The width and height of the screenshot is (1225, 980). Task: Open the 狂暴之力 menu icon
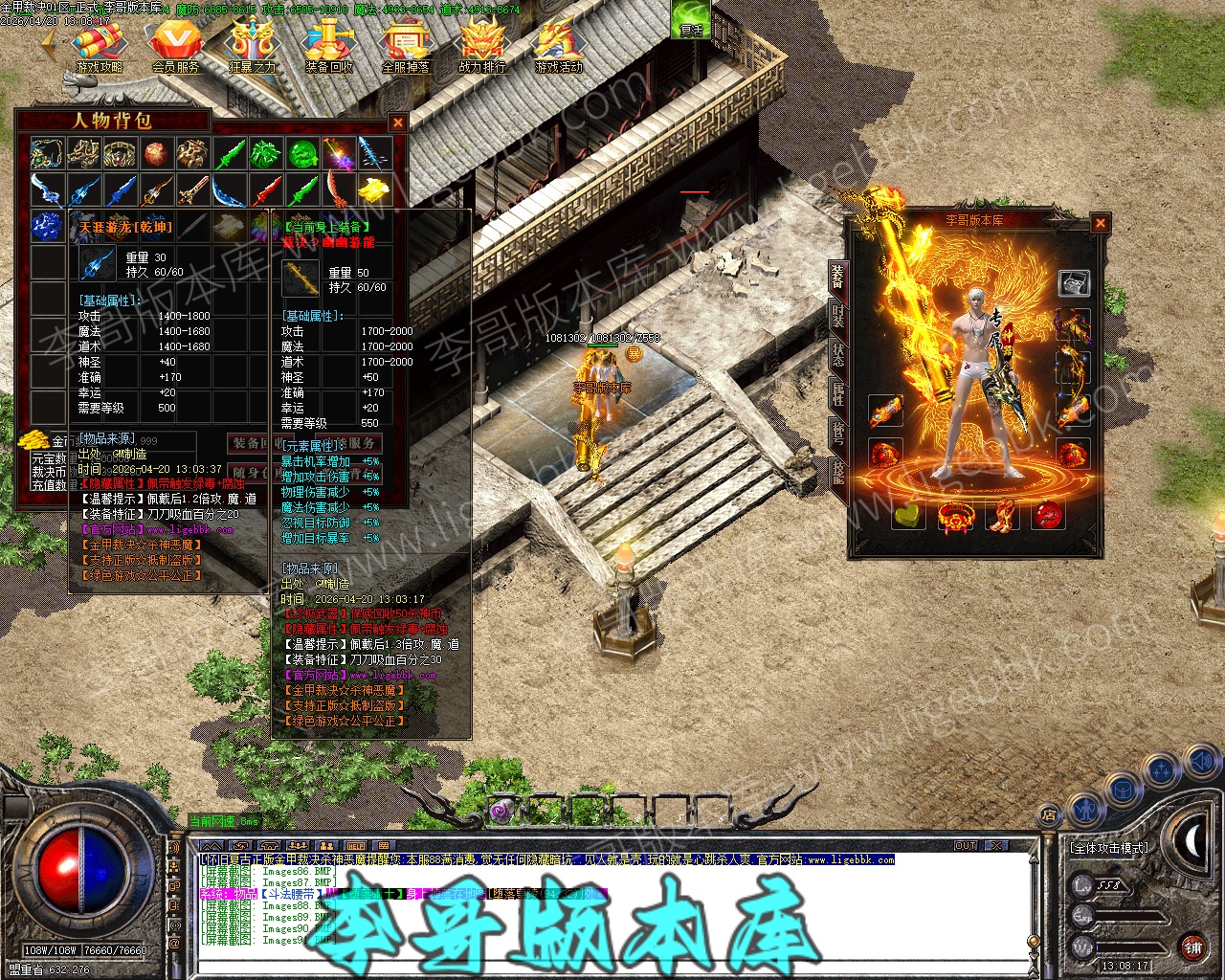(x=253, y=46)
